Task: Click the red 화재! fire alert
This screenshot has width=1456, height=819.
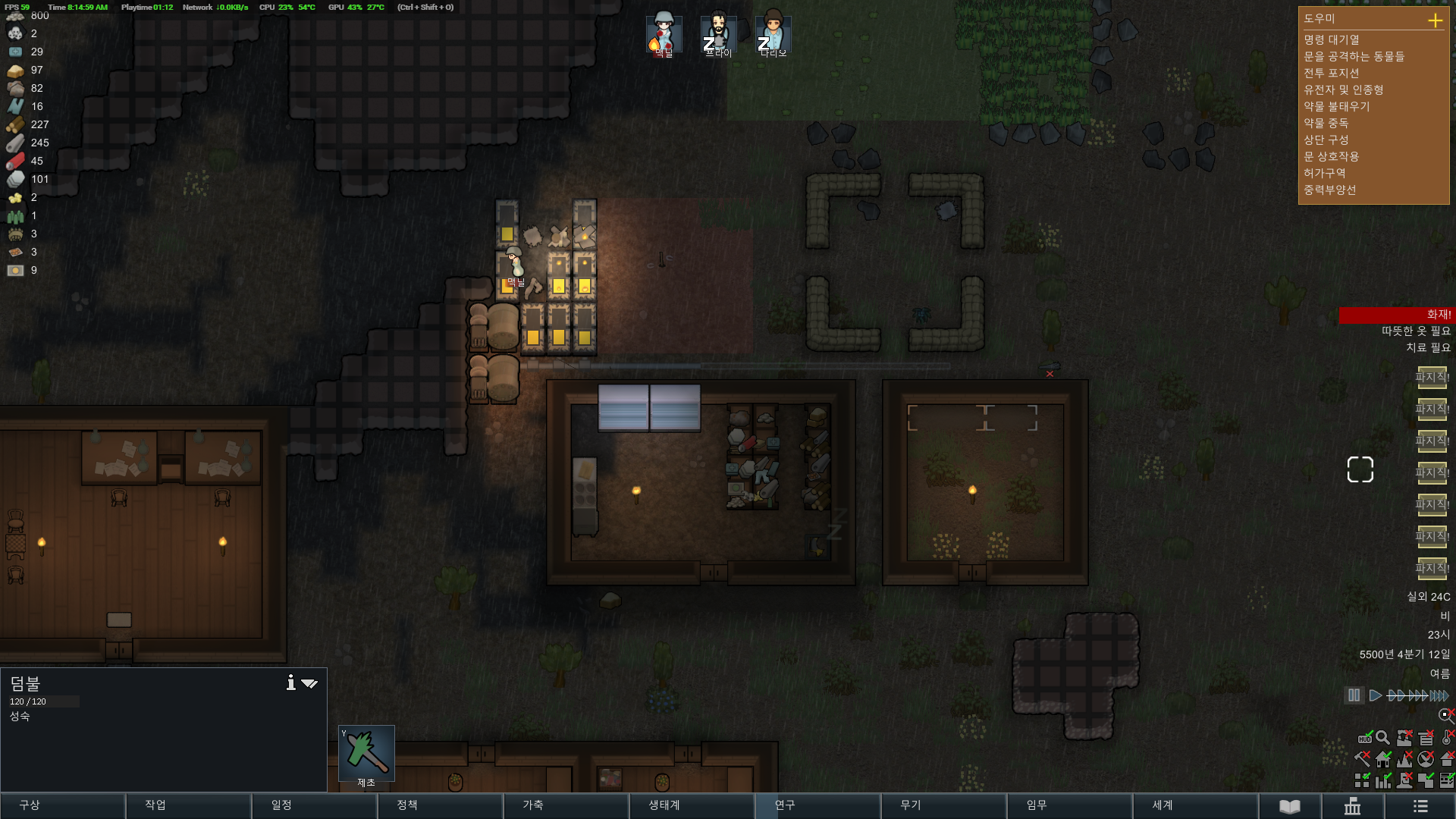Action: coord(1395,315)
